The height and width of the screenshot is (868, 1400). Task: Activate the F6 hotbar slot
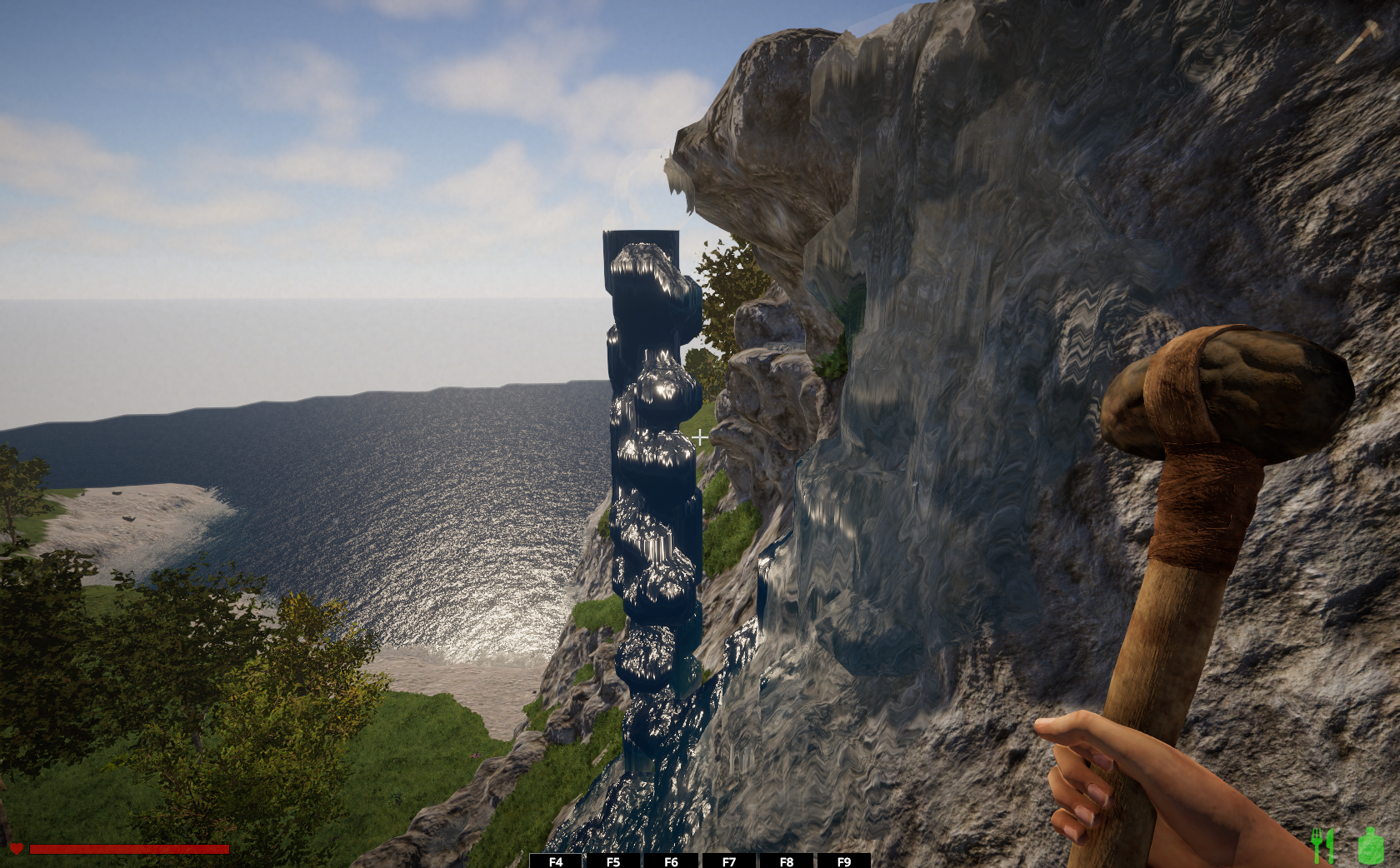coord(671,861)
